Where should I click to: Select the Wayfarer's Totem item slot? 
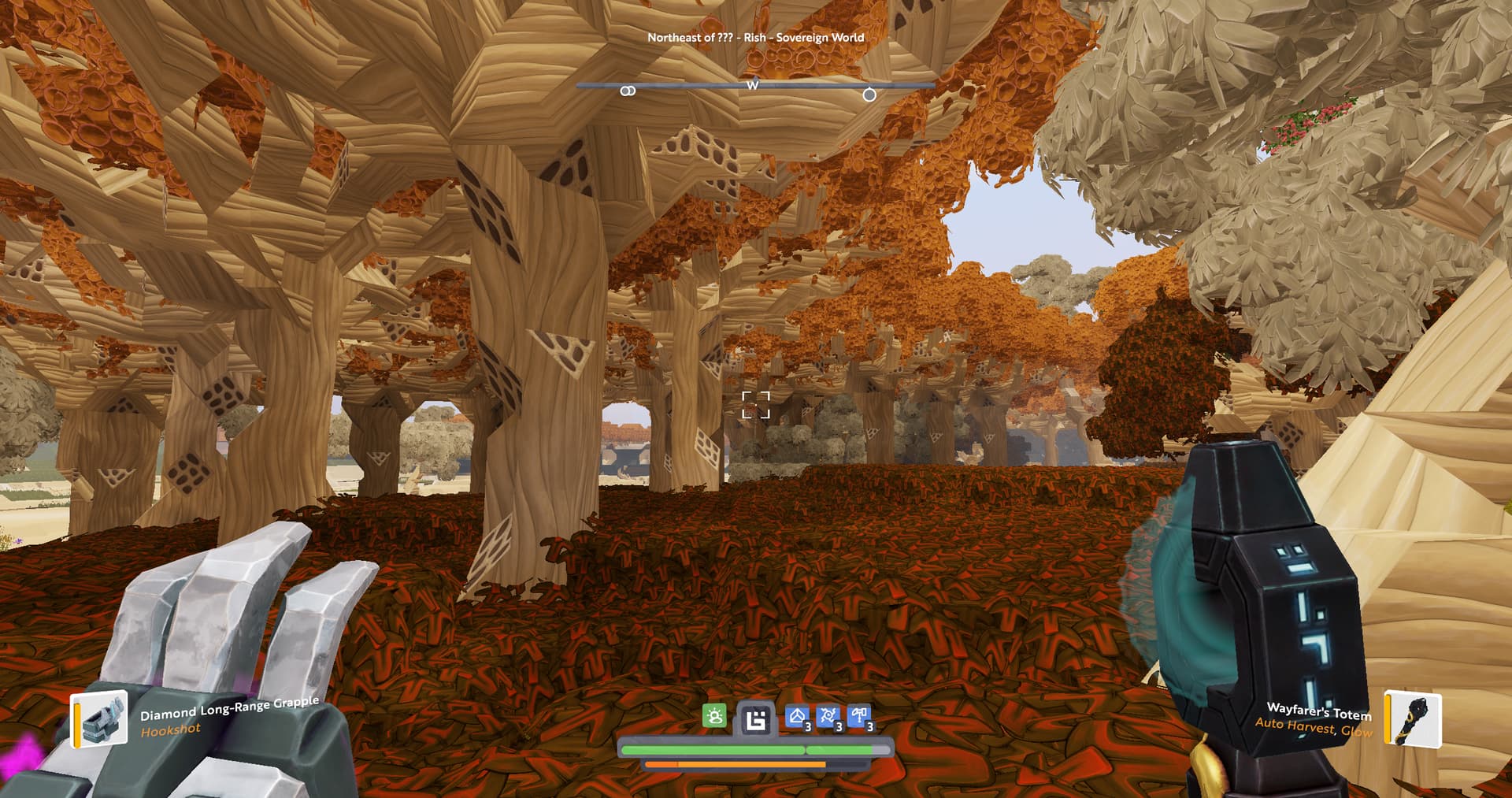coord(1414,718)
